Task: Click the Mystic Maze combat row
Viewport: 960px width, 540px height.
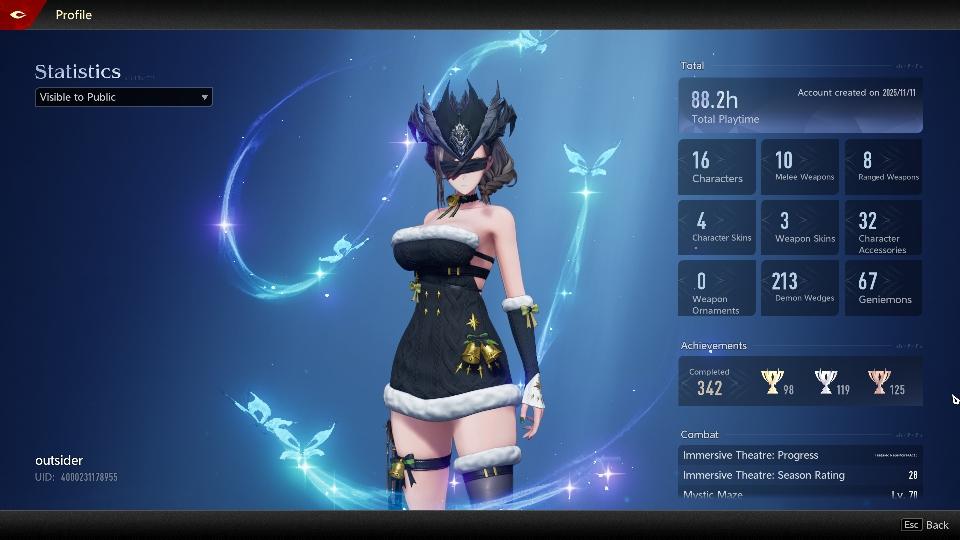Action: tap(800, 494)
